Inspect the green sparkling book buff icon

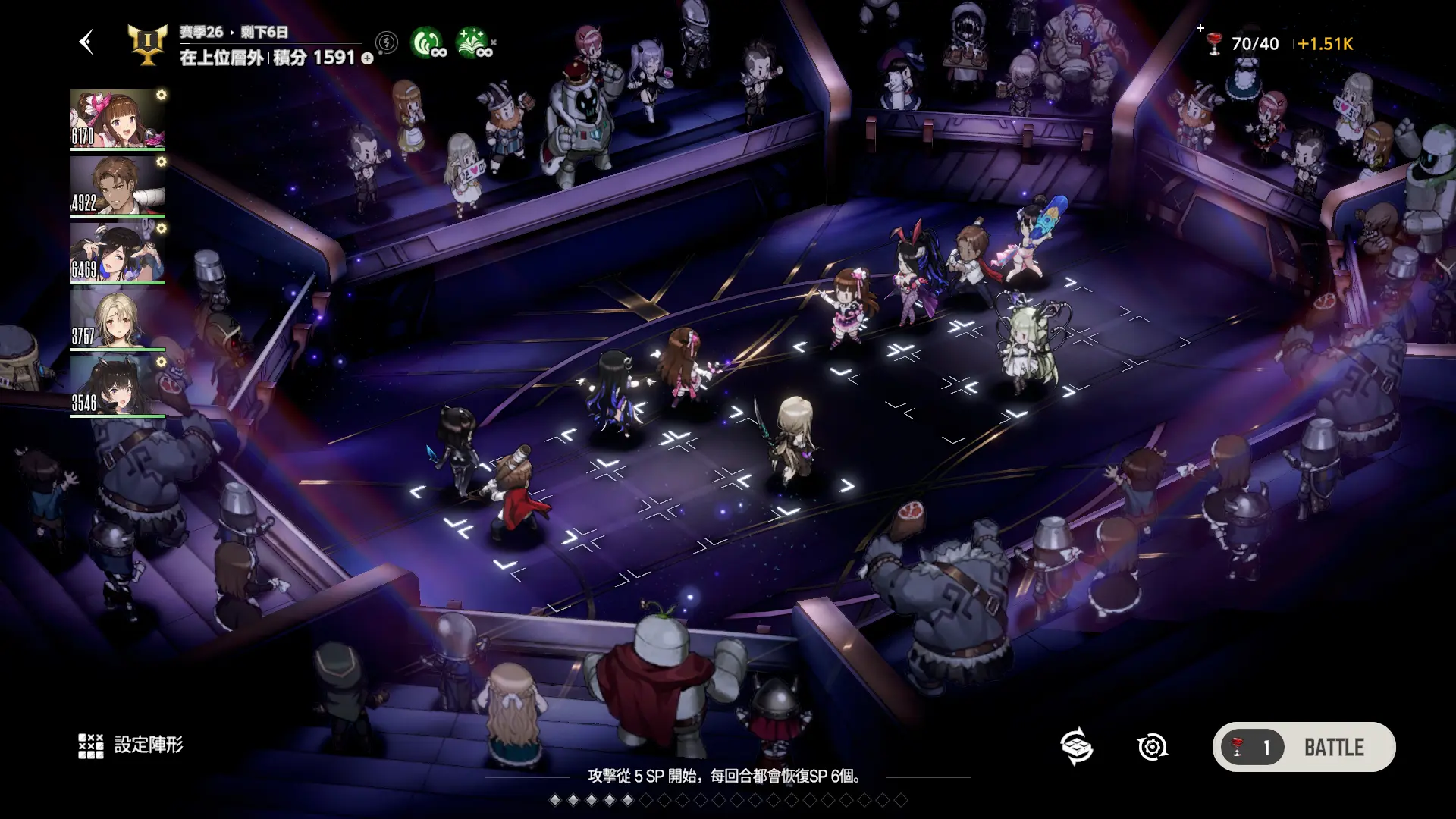coord(474,43)
